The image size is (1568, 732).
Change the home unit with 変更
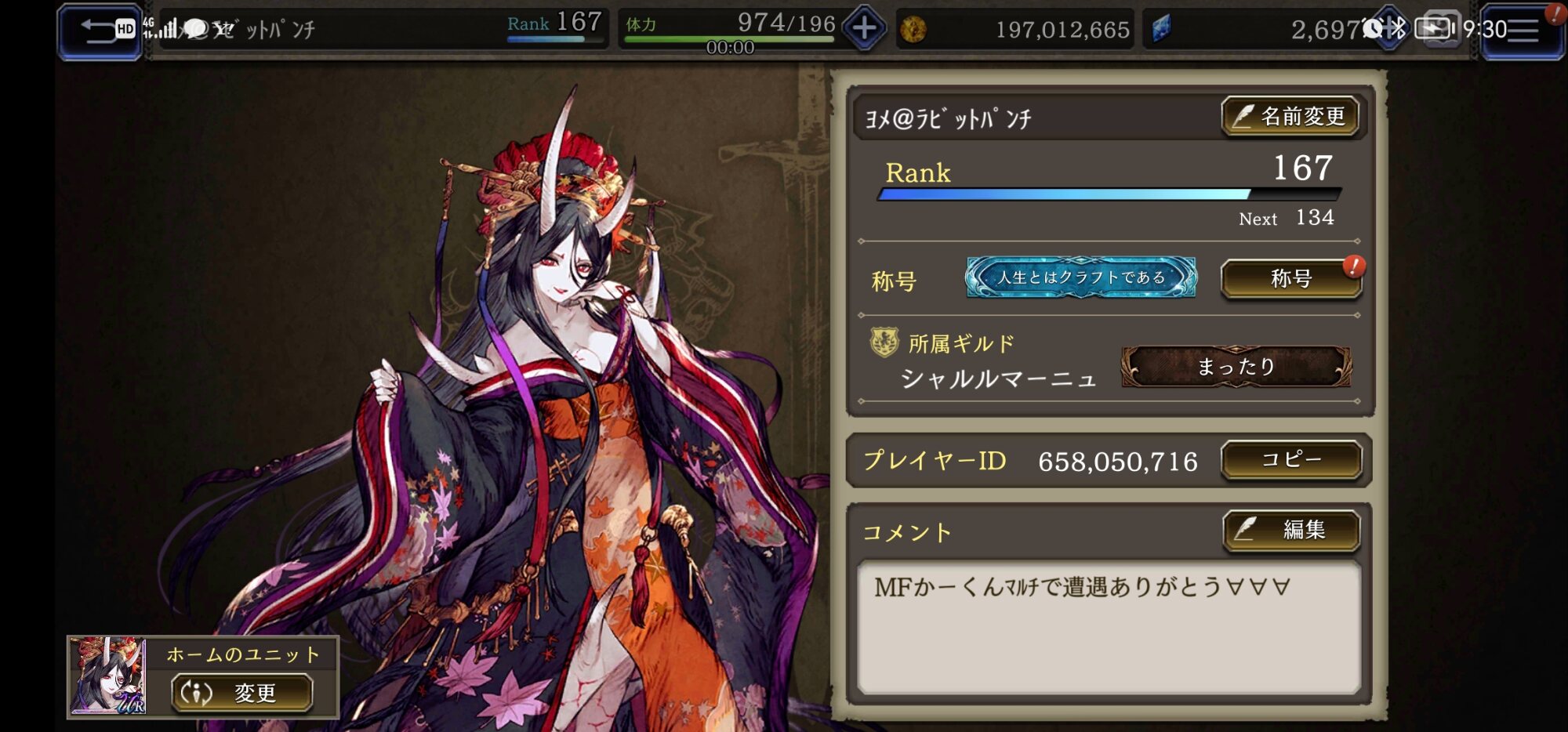point(241,693)
